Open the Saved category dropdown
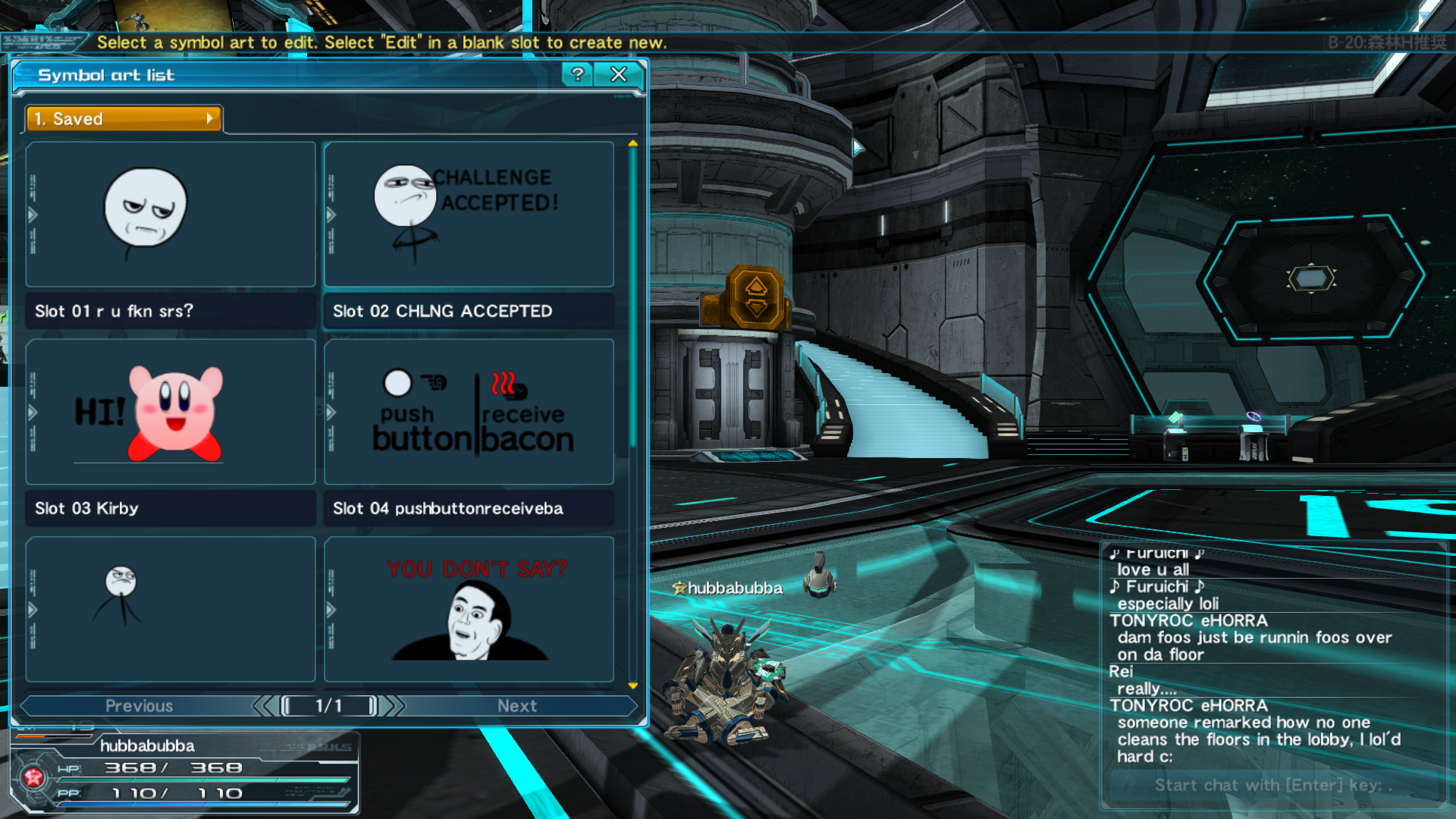Viewport: 1456px width, 819px height. [x=124, y=119]
